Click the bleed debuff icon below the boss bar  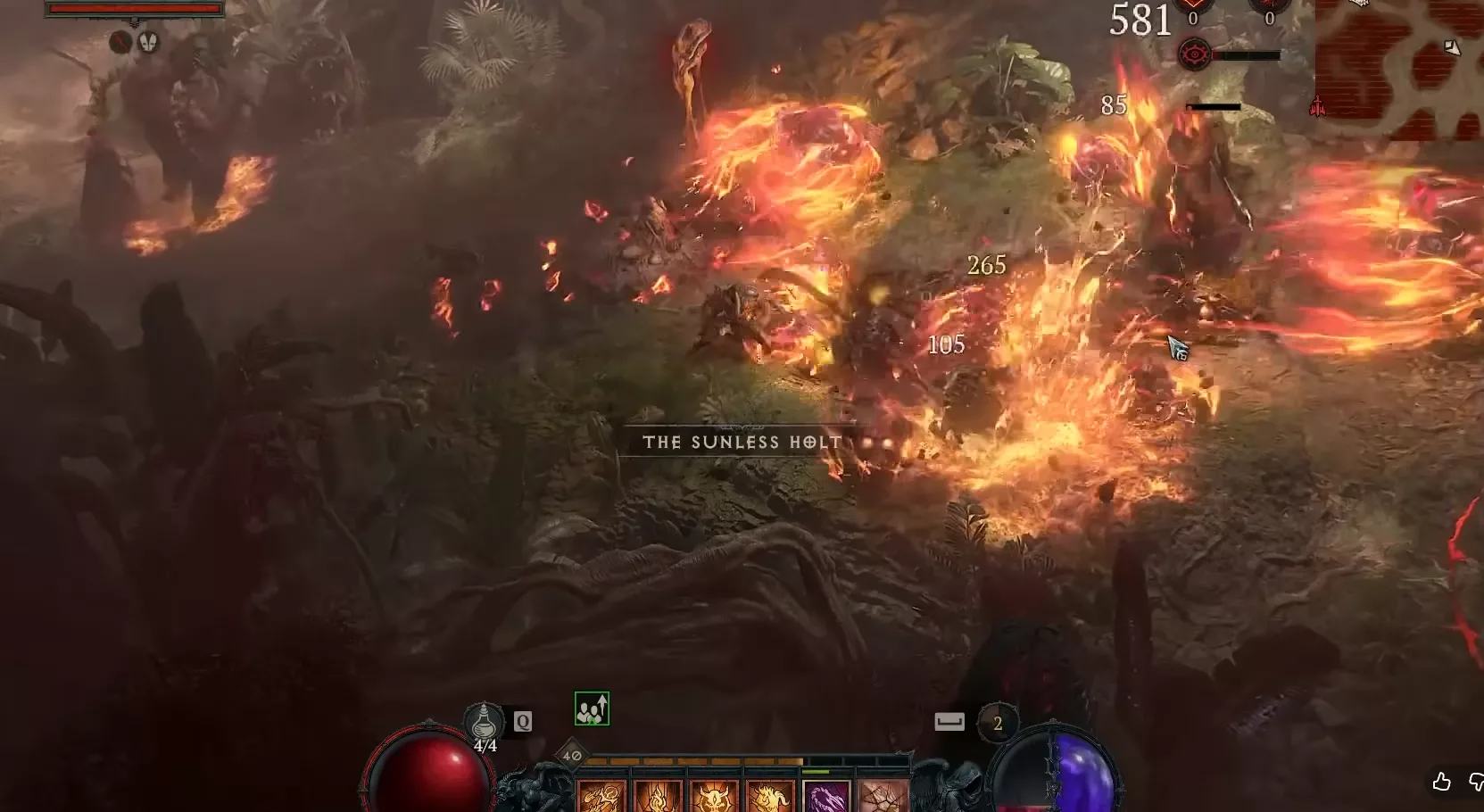click(x=120, y=42)
